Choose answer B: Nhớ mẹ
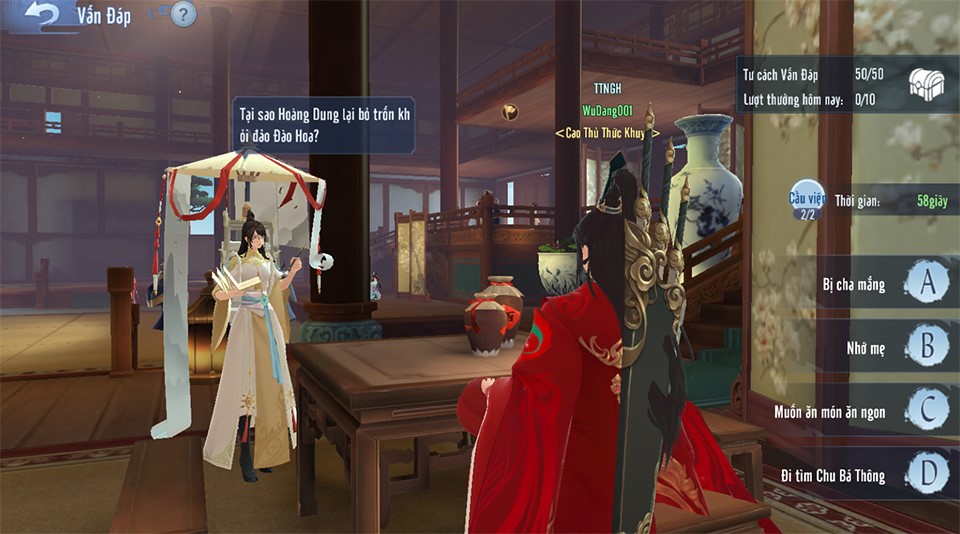This screenshot has height=534, width=960. pyautogui.click(x=927, y=346)
